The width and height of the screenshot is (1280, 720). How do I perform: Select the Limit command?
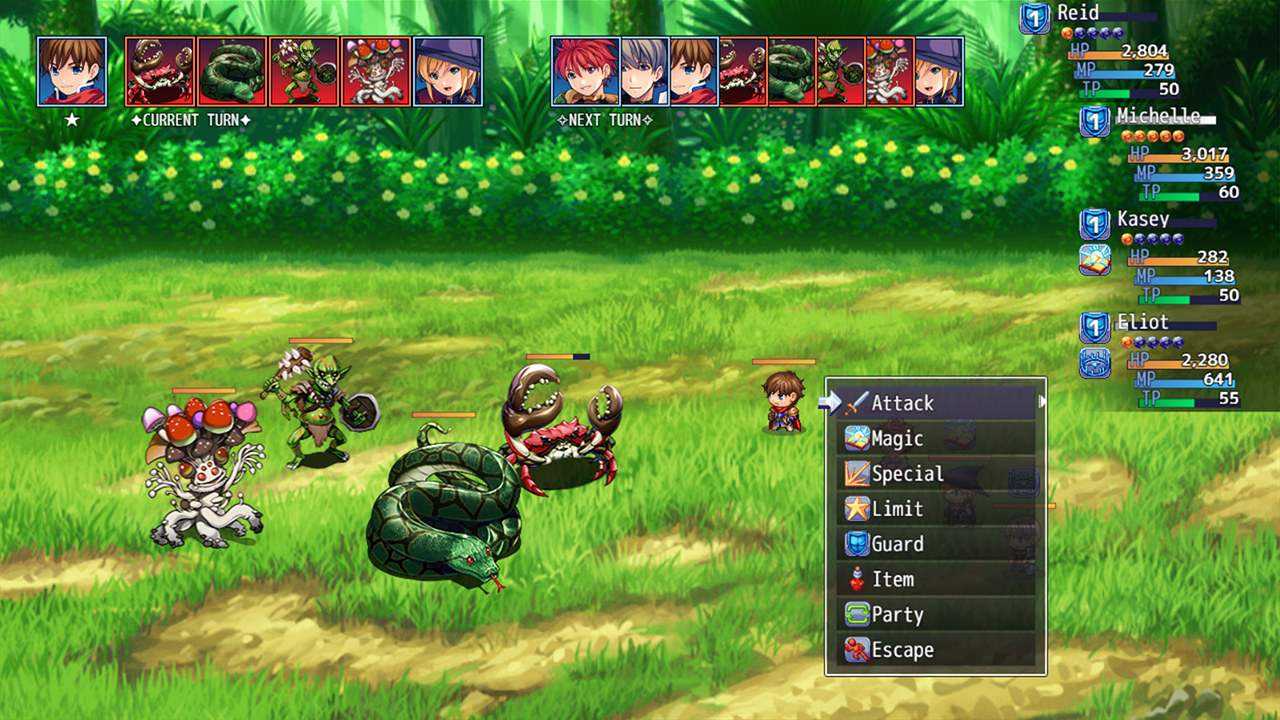935,509
